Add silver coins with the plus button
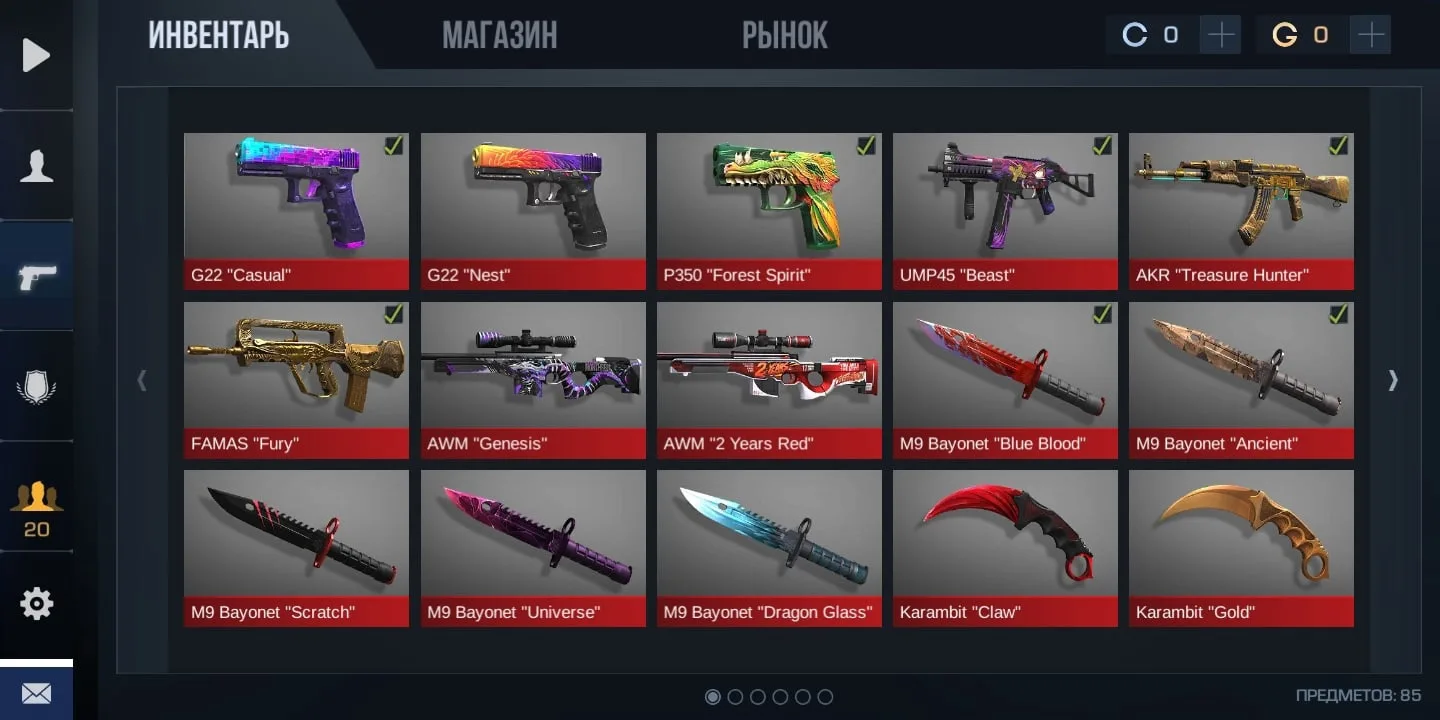1440x720 pixels. 1221,36
